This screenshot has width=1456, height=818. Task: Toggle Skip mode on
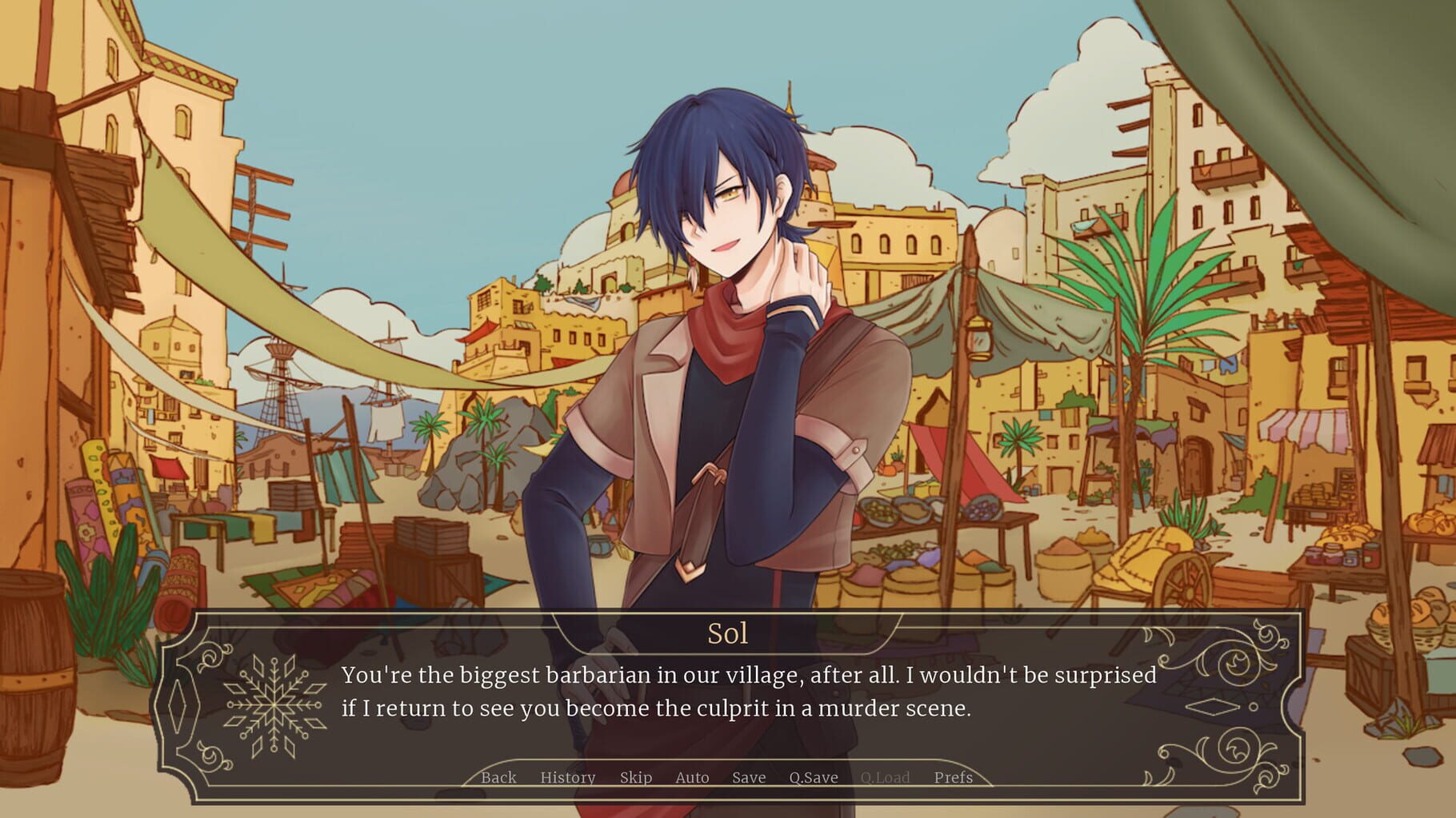(636, 777)
